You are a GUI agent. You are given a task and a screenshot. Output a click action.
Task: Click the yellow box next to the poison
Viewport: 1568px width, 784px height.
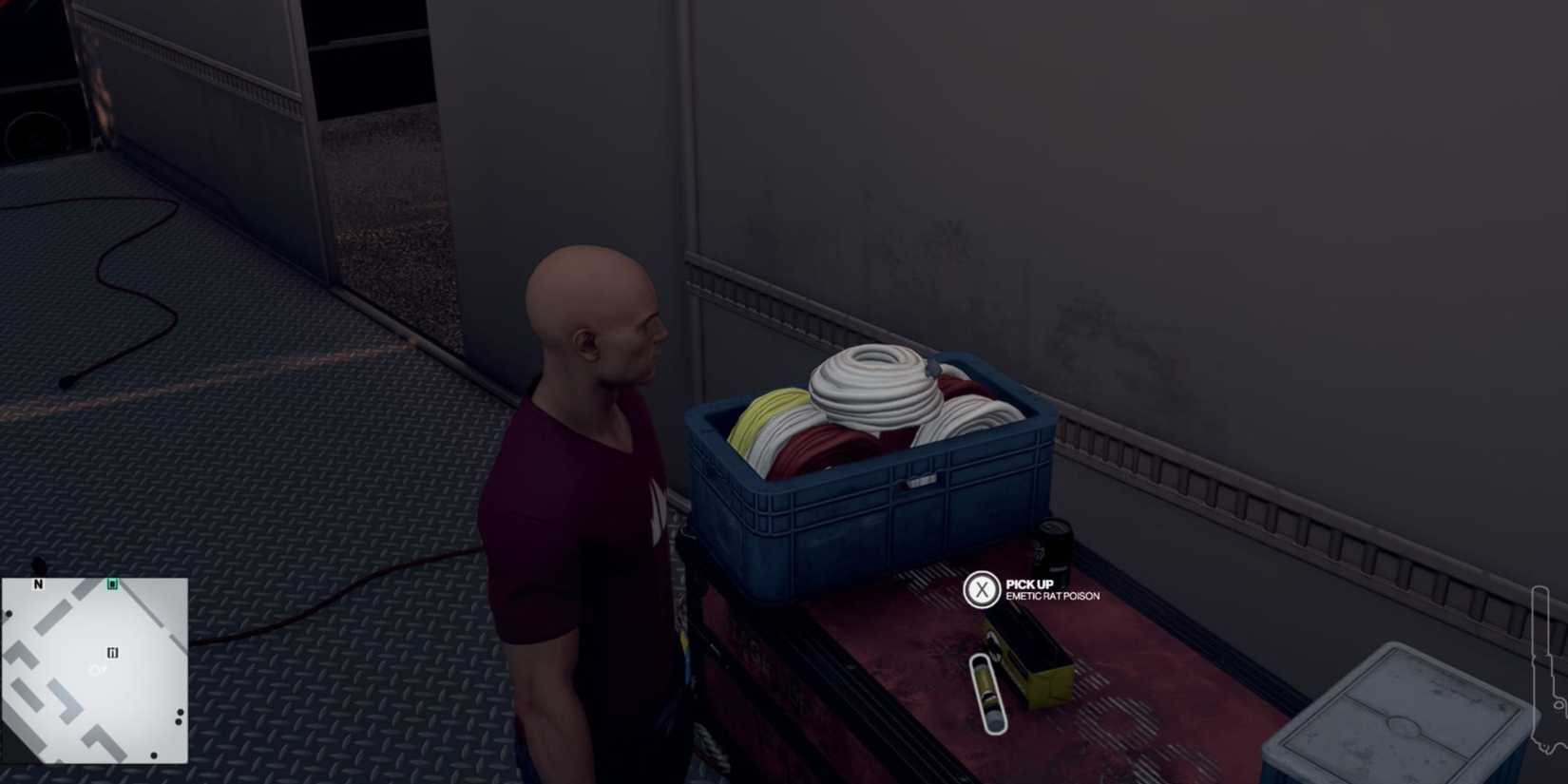pos(1036,665)
